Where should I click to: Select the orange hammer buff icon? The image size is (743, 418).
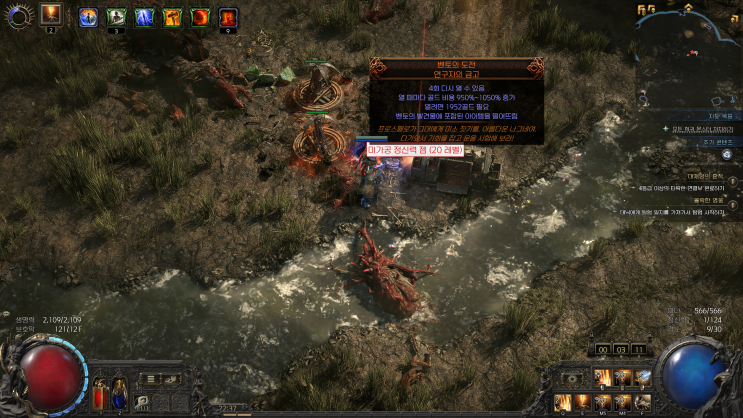[x=172, y=17]
